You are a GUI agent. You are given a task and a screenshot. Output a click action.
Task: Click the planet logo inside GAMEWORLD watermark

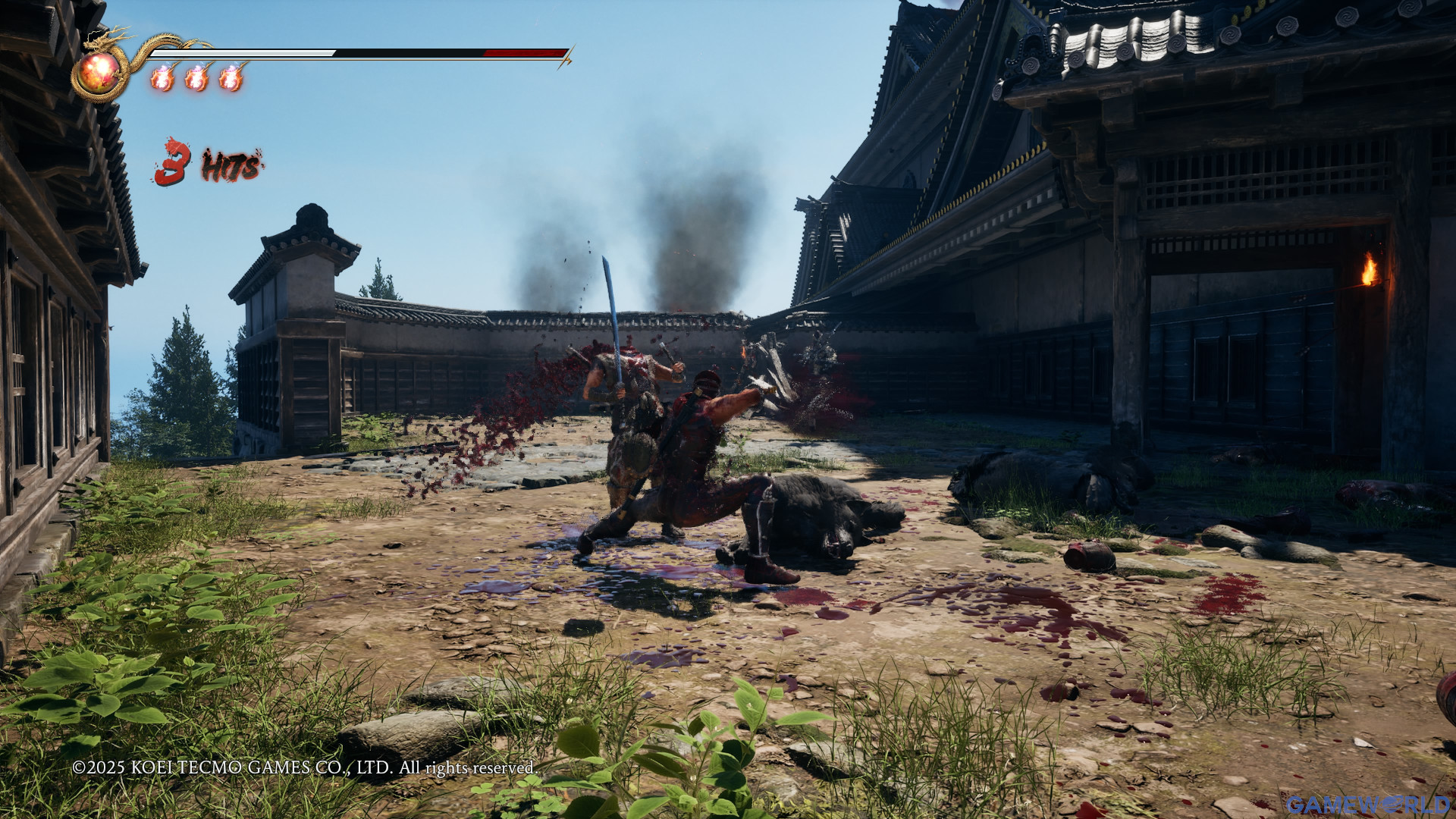point(1390,804)
